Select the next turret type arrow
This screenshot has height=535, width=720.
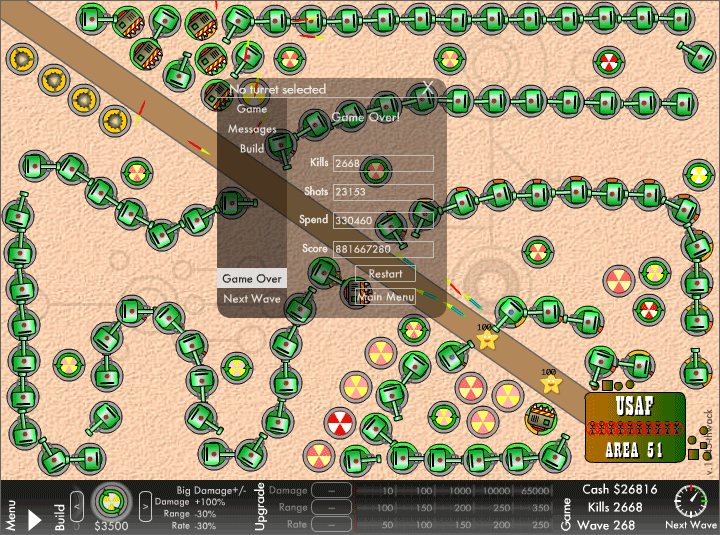point(143,500)
